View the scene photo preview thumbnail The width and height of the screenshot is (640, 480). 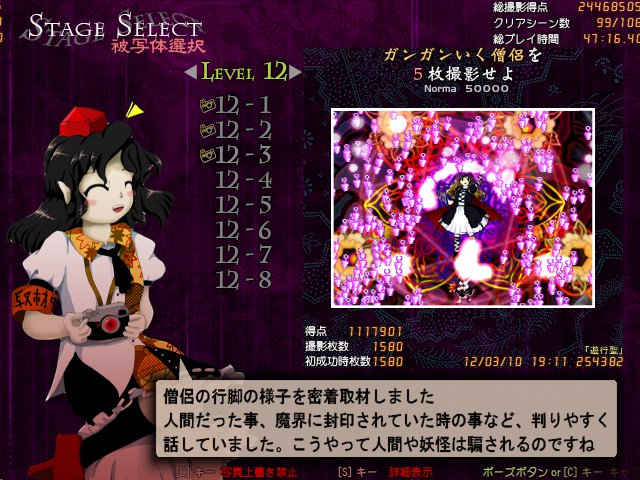pyautogui.click(x=463, y=207)
